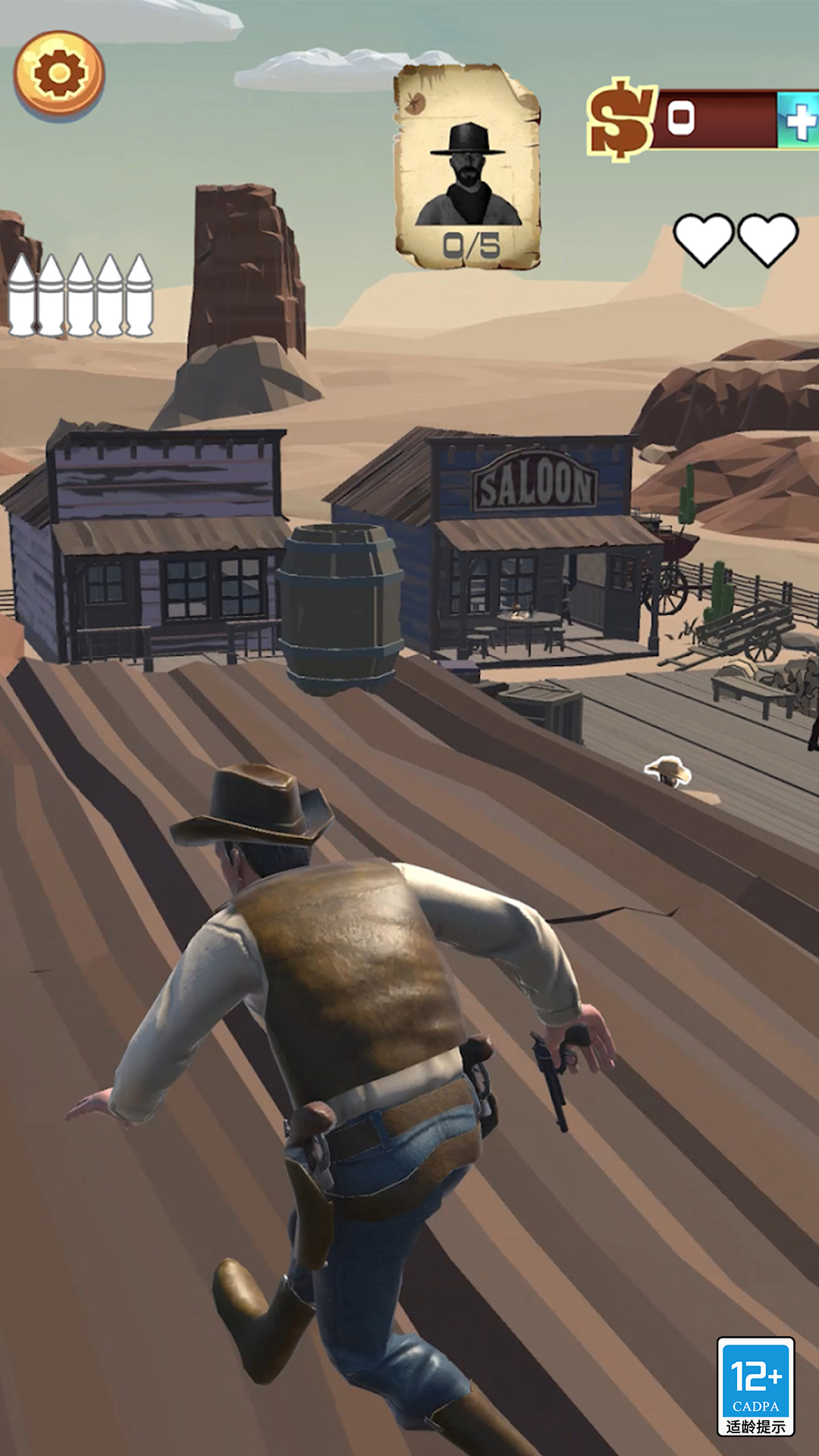Tap the plus button to add money
Image resolution: width=819 pixels, height=1456 pixels.
click(799, 120)
